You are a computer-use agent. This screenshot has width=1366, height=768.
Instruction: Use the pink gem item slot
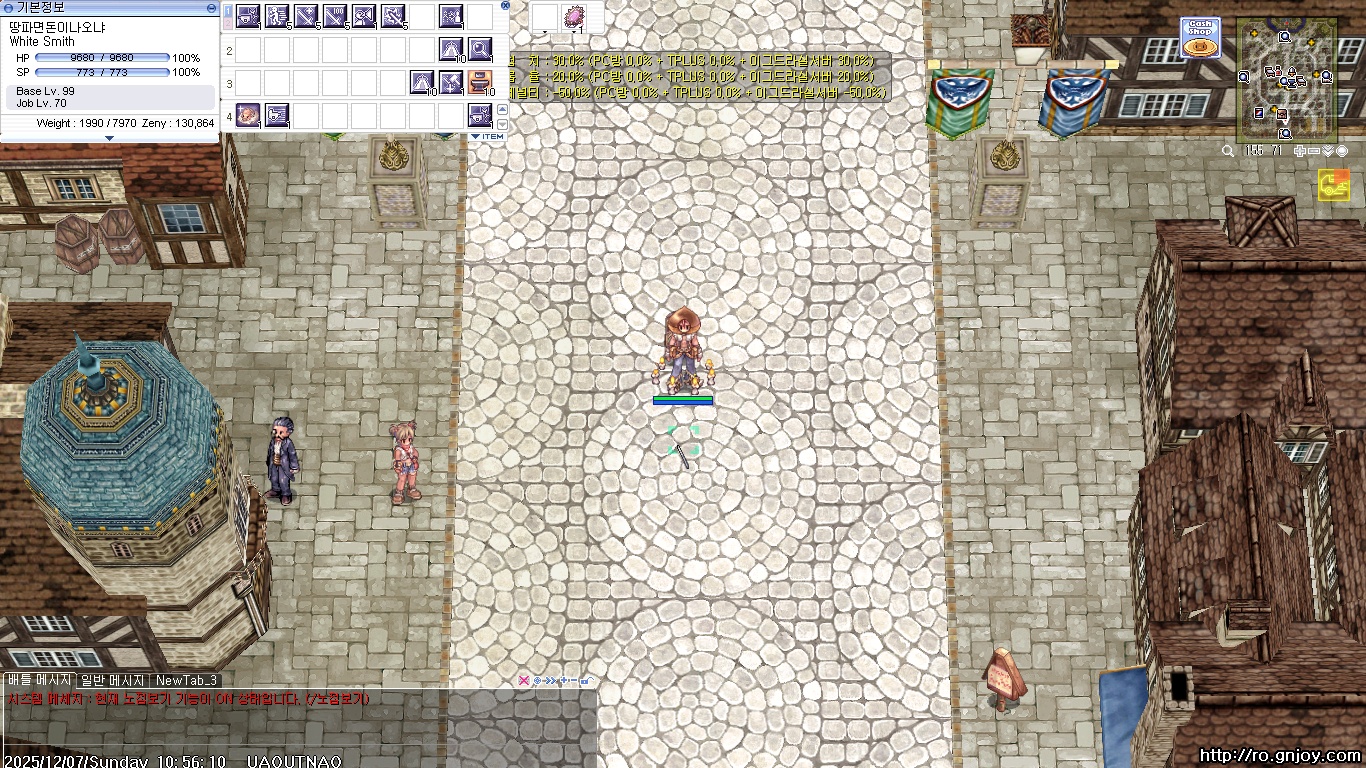575,17
